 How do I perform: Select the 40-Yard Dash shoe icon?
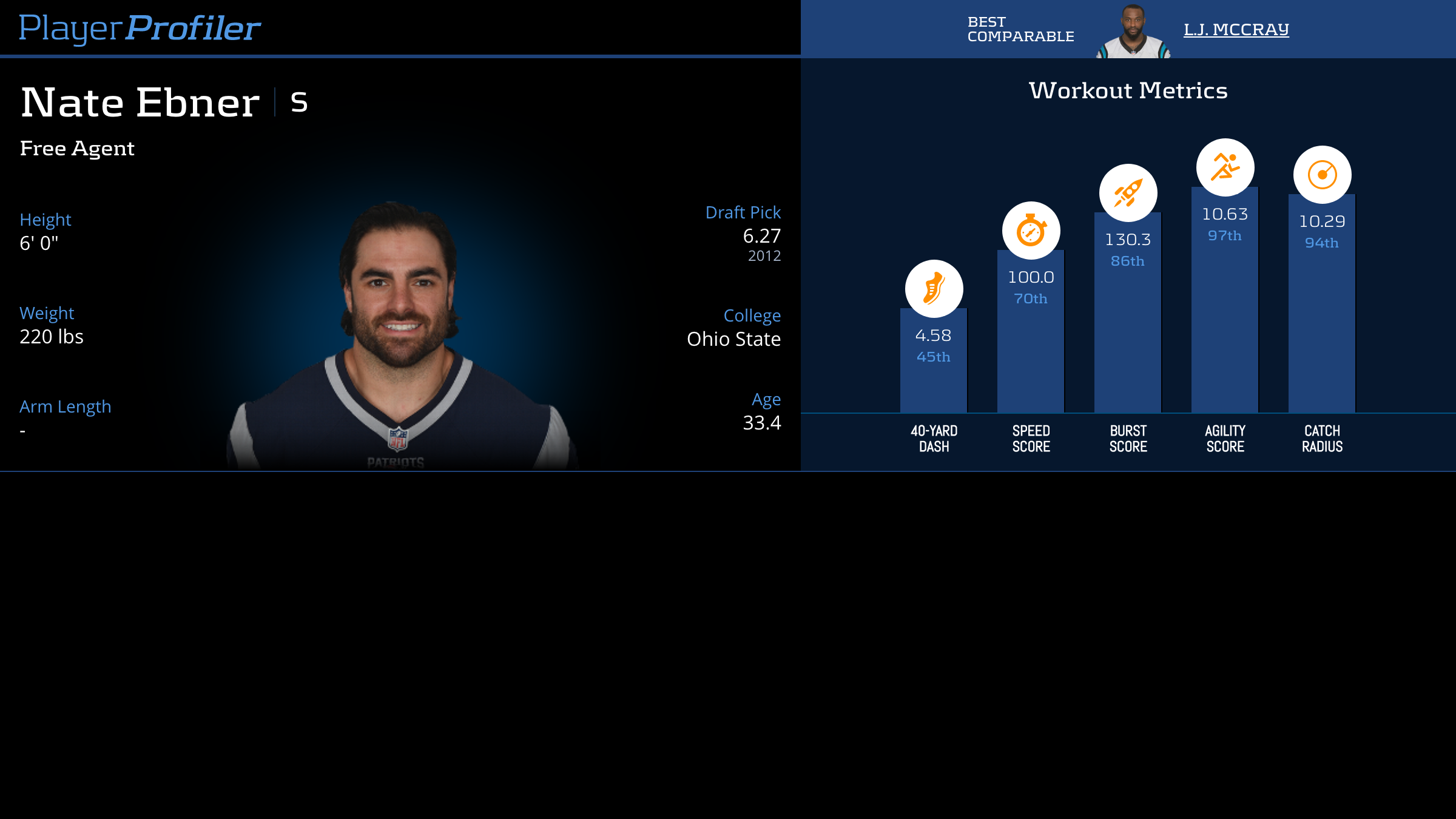[934, 288]
